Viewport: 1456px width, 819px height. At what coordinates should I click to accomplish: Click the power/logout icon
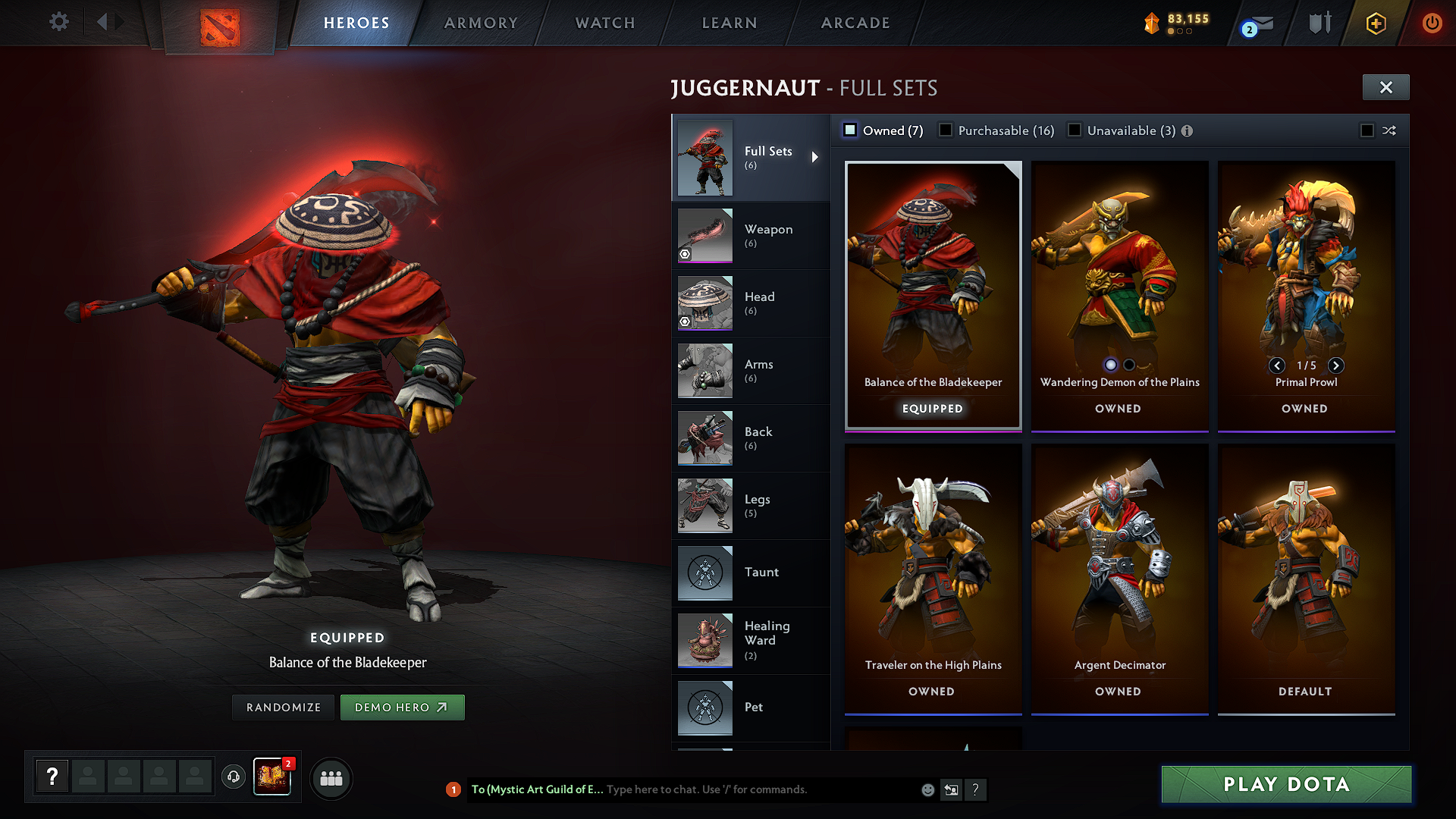(x=1432, y=23)
